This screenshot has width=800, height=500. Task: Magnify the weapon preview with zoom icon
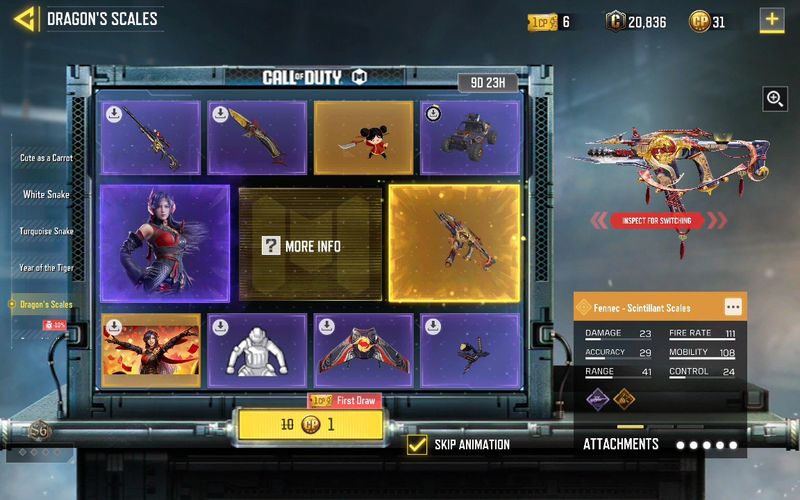point(774,98)
